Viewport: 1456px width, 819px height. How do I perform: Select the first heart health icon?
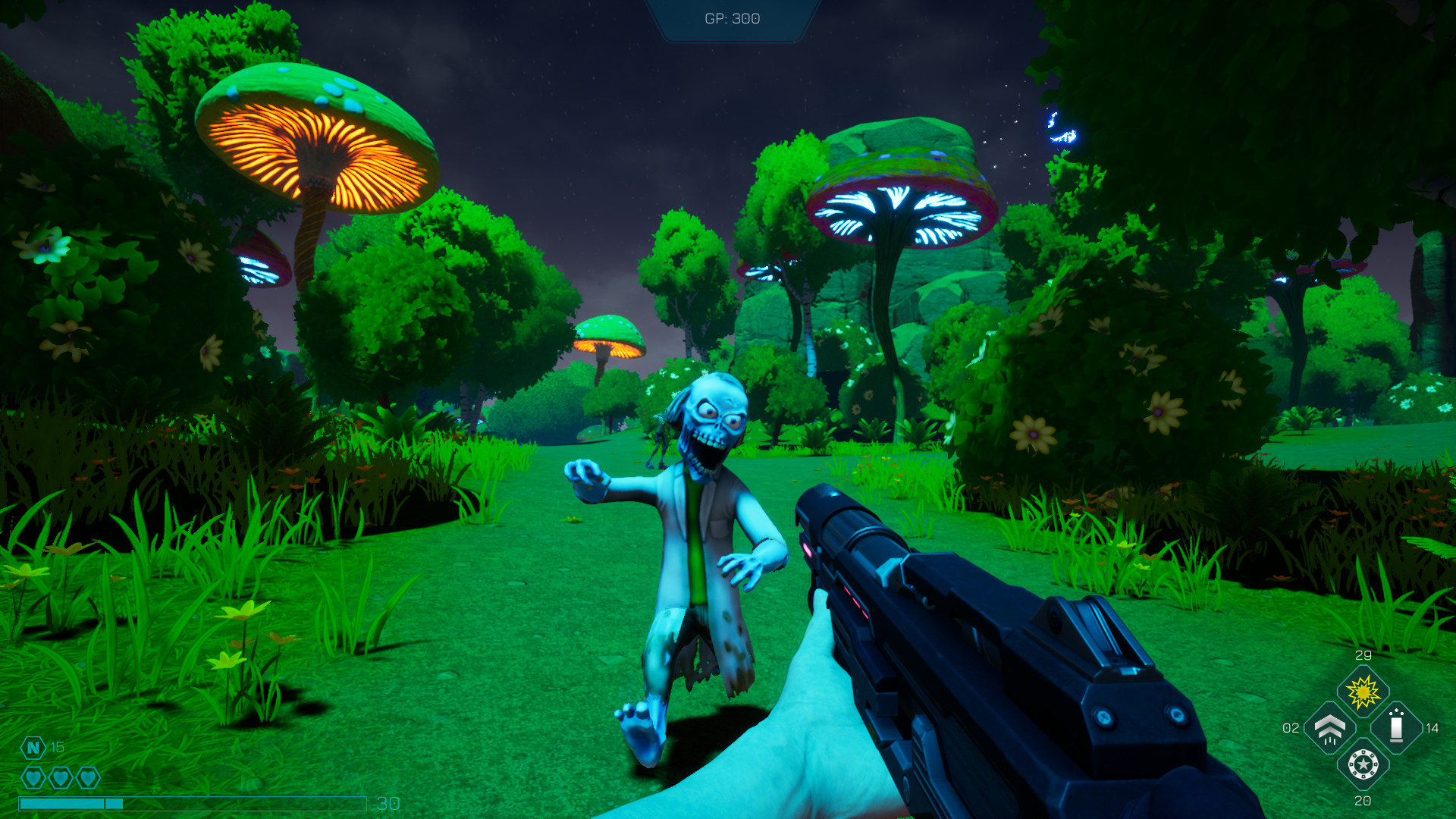tap(34, 777)
